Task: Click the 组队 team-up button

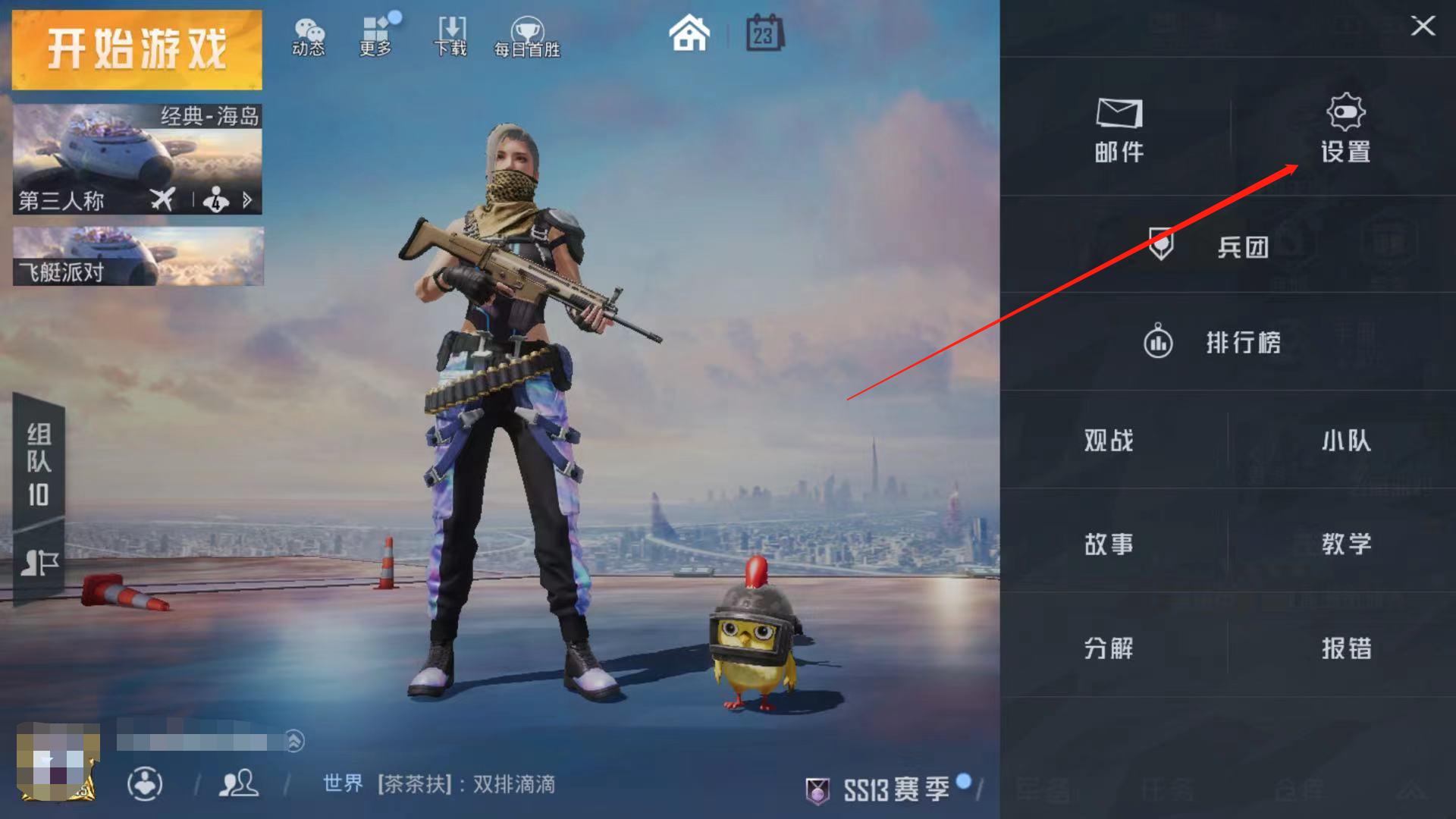Action: click(38, 466)
